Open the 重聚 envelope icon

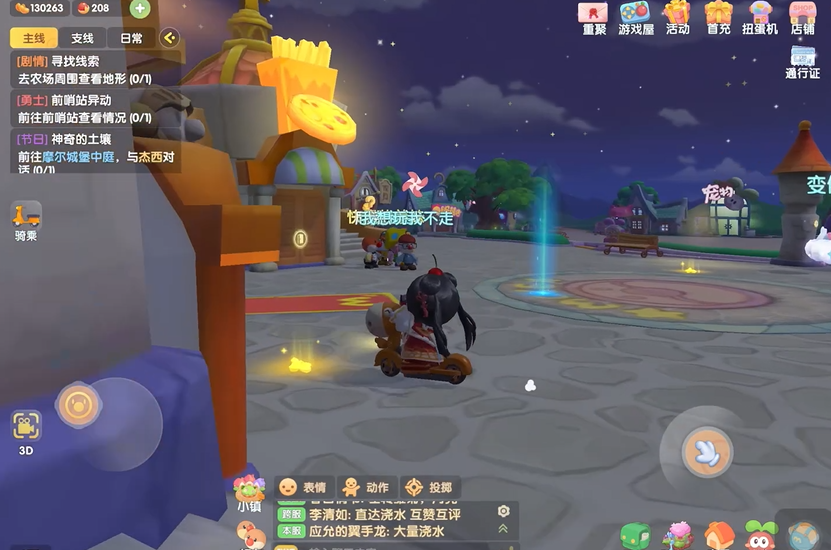594,16
